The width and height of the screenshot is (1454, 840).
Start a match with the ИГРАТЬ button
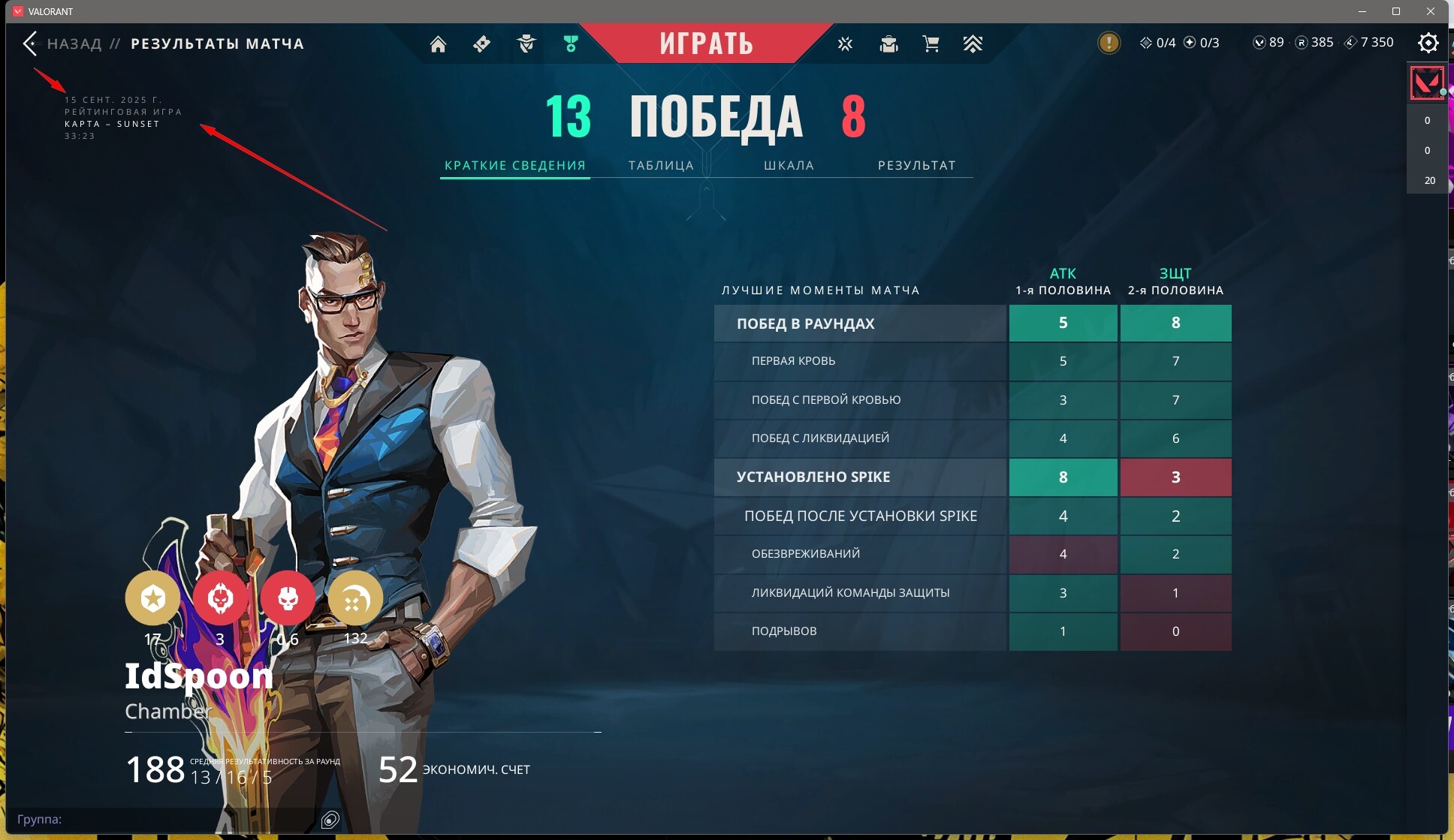click(x=706, y=44)
